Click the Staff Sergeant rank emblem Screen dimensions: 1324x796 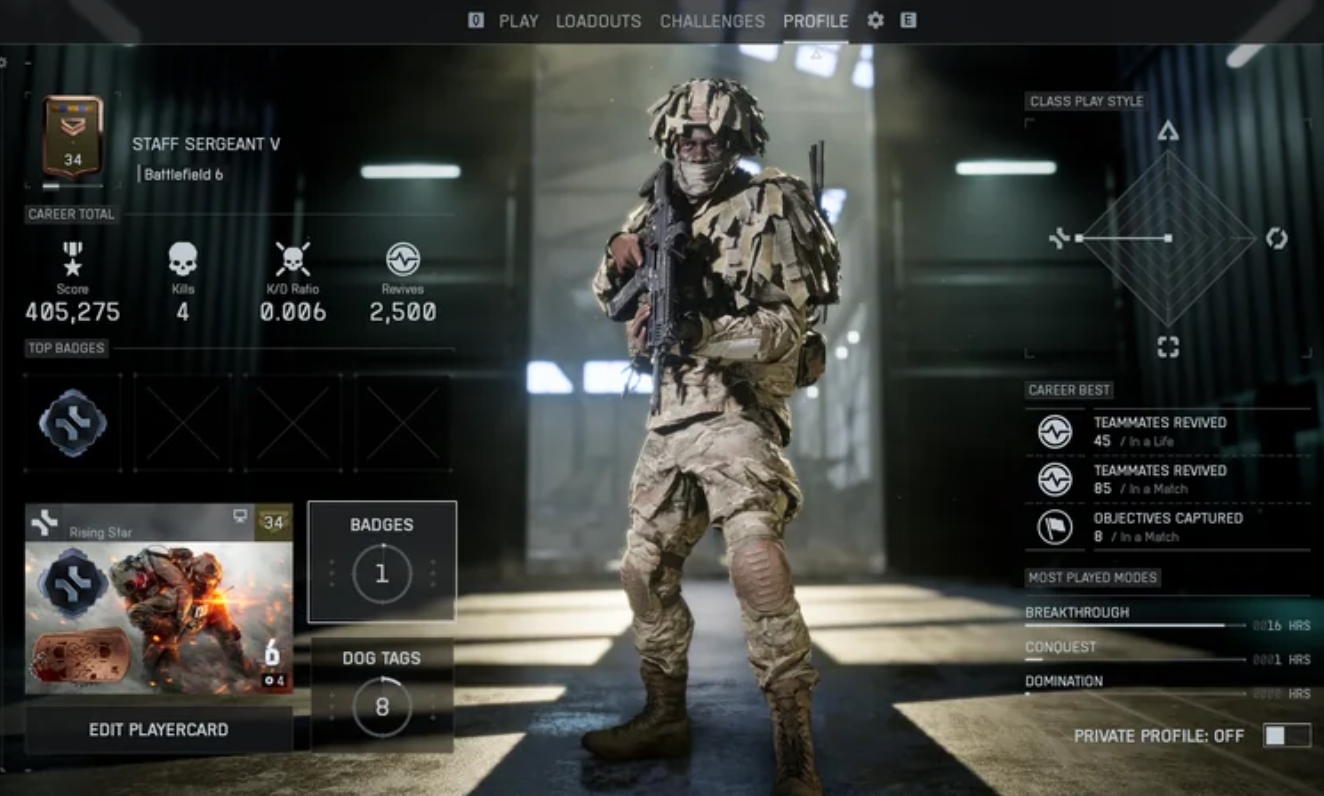[x=73, y=137]
